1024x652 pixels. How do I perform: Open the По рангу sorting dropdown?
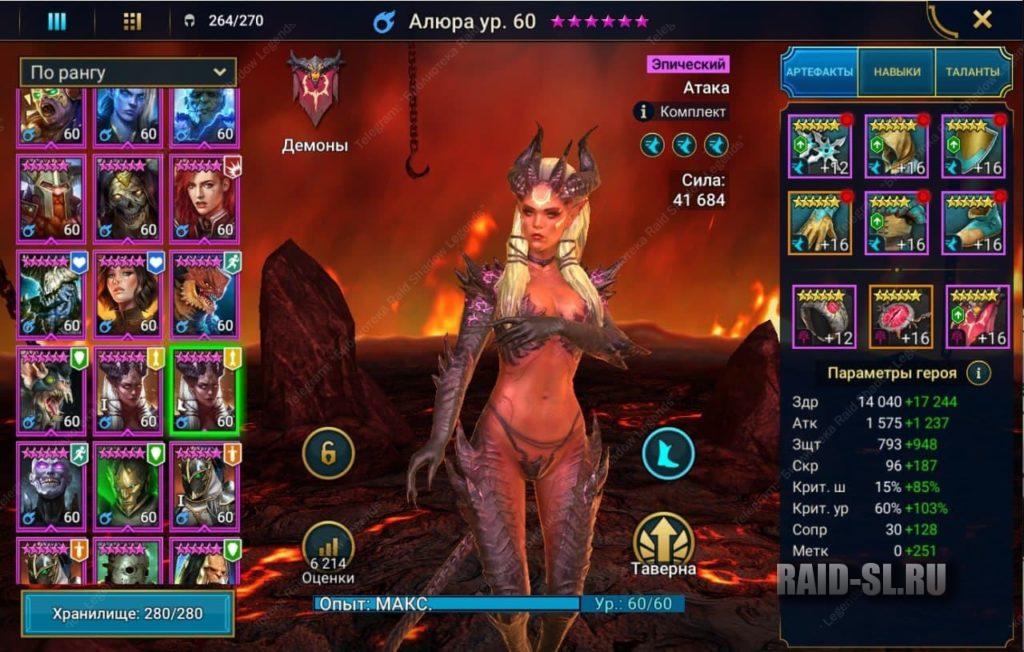(x=128, y=72)
